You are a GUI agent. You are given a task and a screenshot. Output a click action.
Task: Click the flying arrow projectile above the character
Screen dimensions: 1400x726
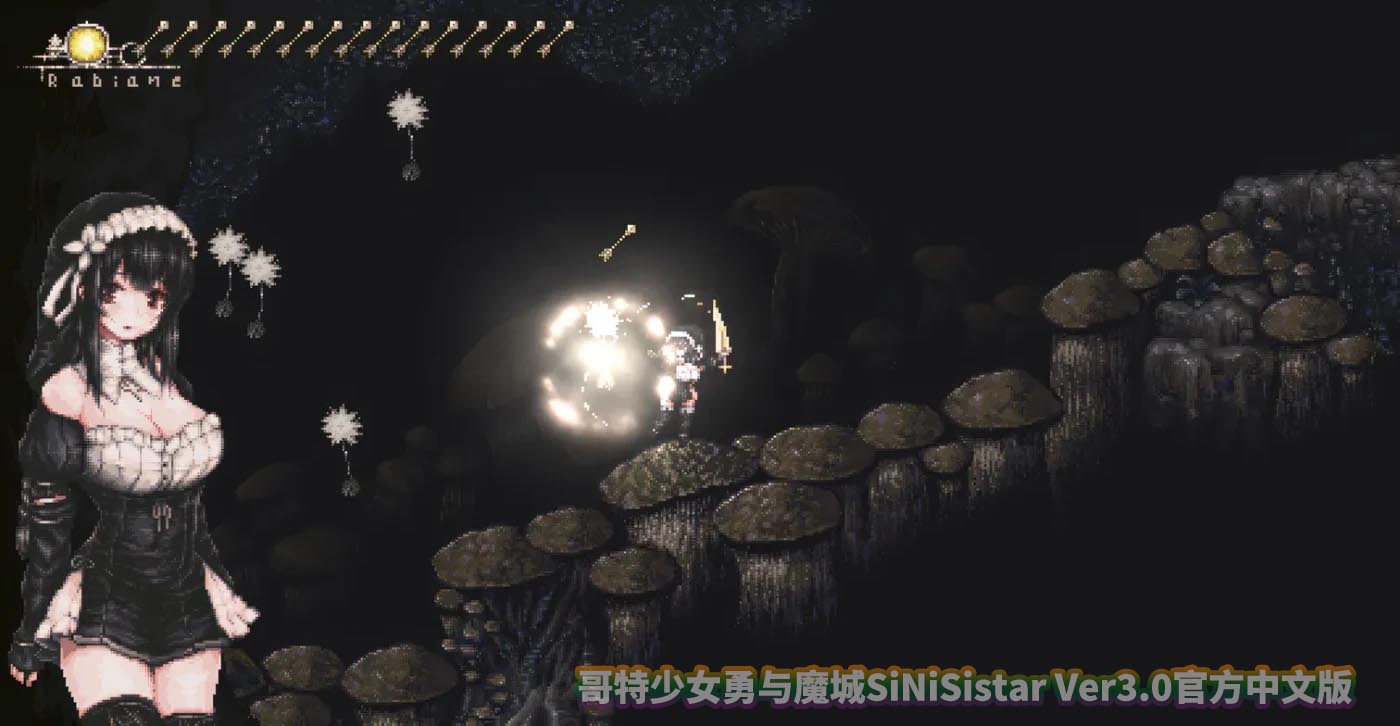618,245
